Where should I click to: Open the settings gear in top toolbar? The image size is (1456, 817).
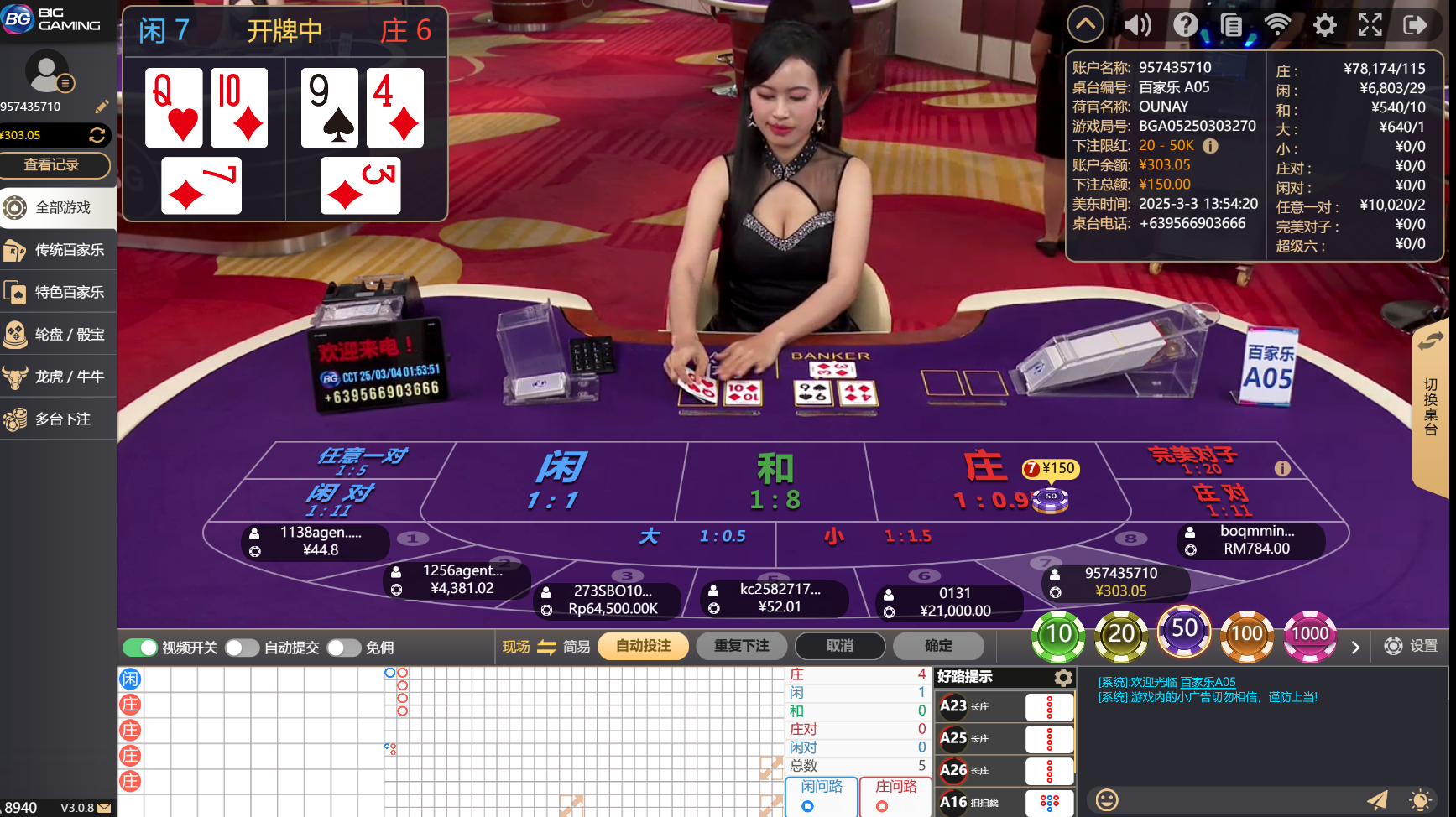tap(1325, 24)
